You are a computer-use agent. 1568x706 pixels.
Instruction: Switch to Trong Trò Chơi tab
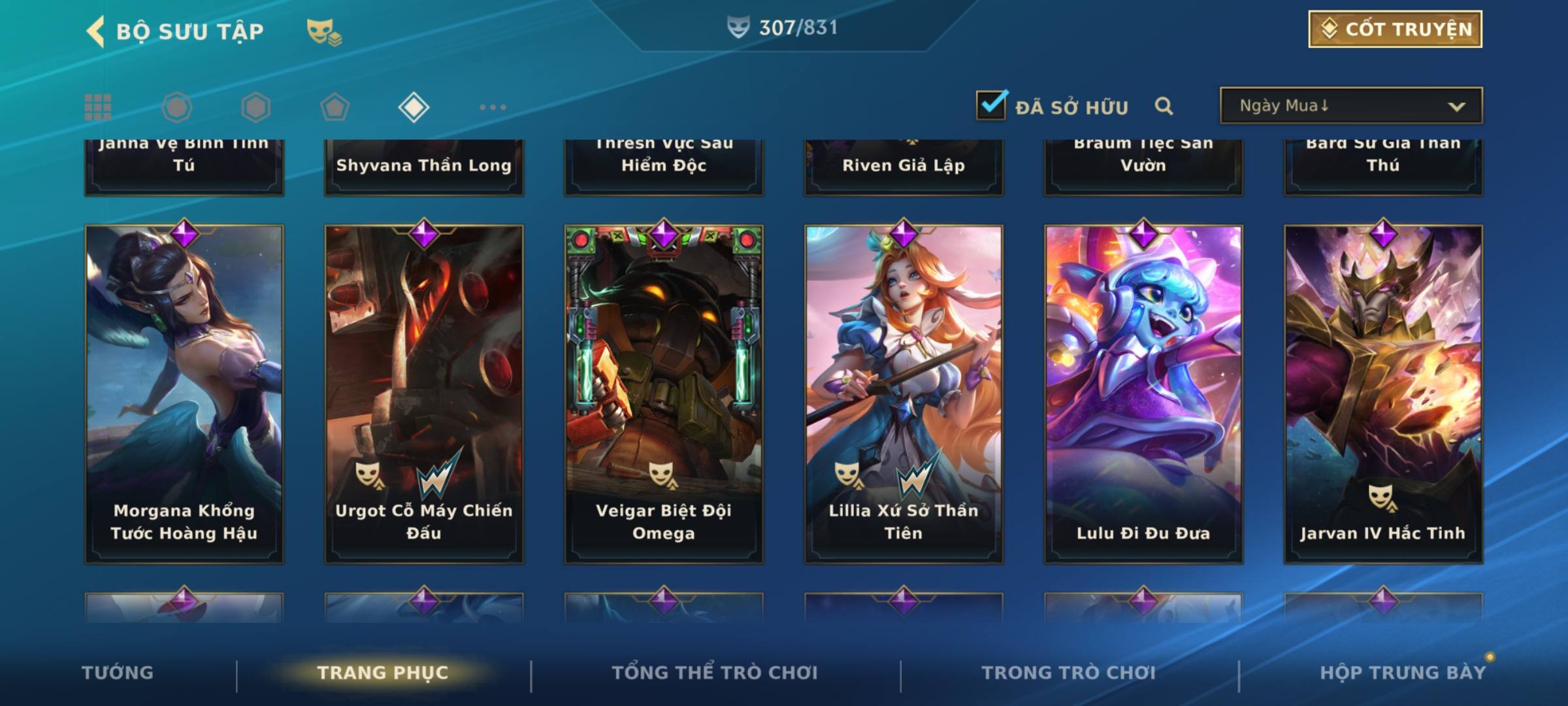(x=1069, y=673)
